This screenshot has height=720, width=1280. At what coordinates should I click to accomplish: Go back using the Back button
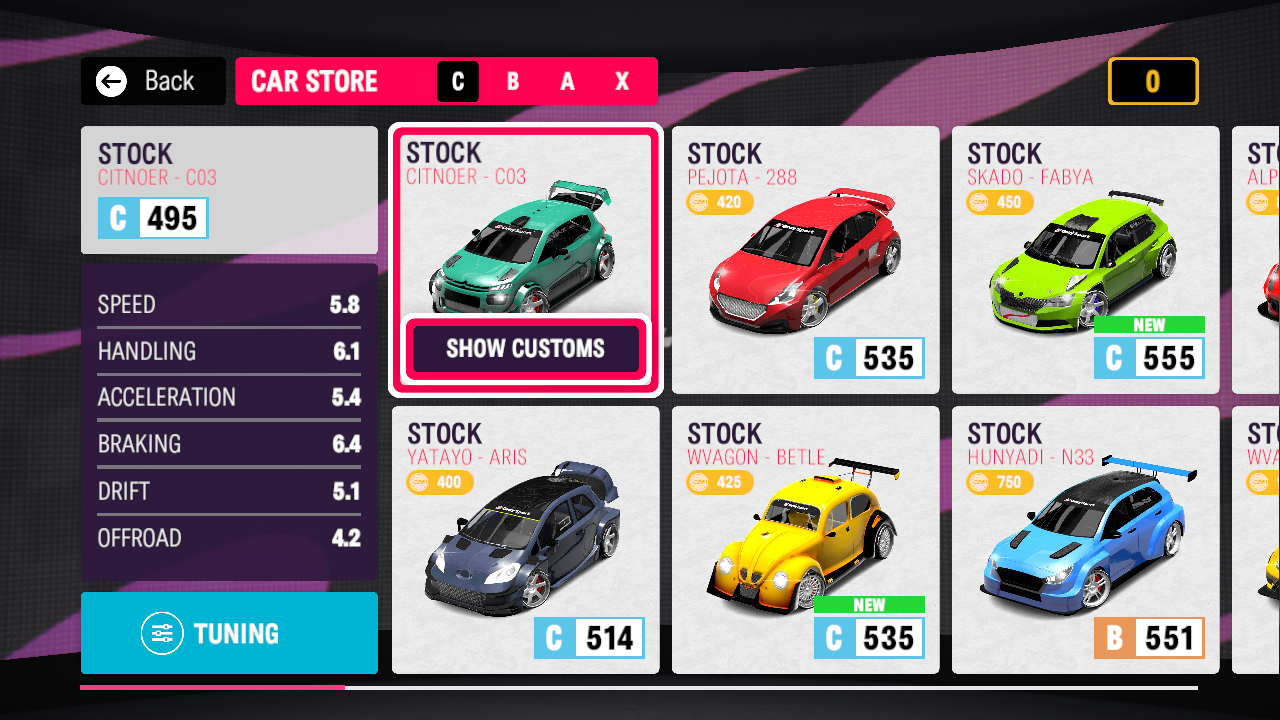point(153,81)
